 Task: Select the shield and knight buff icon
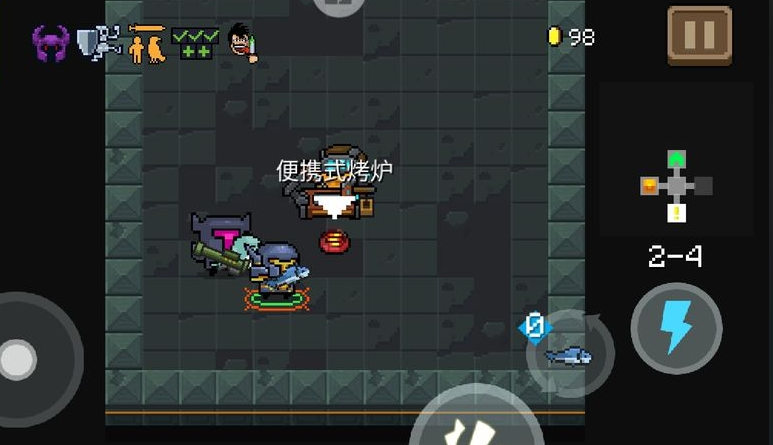tap(99, 43)
